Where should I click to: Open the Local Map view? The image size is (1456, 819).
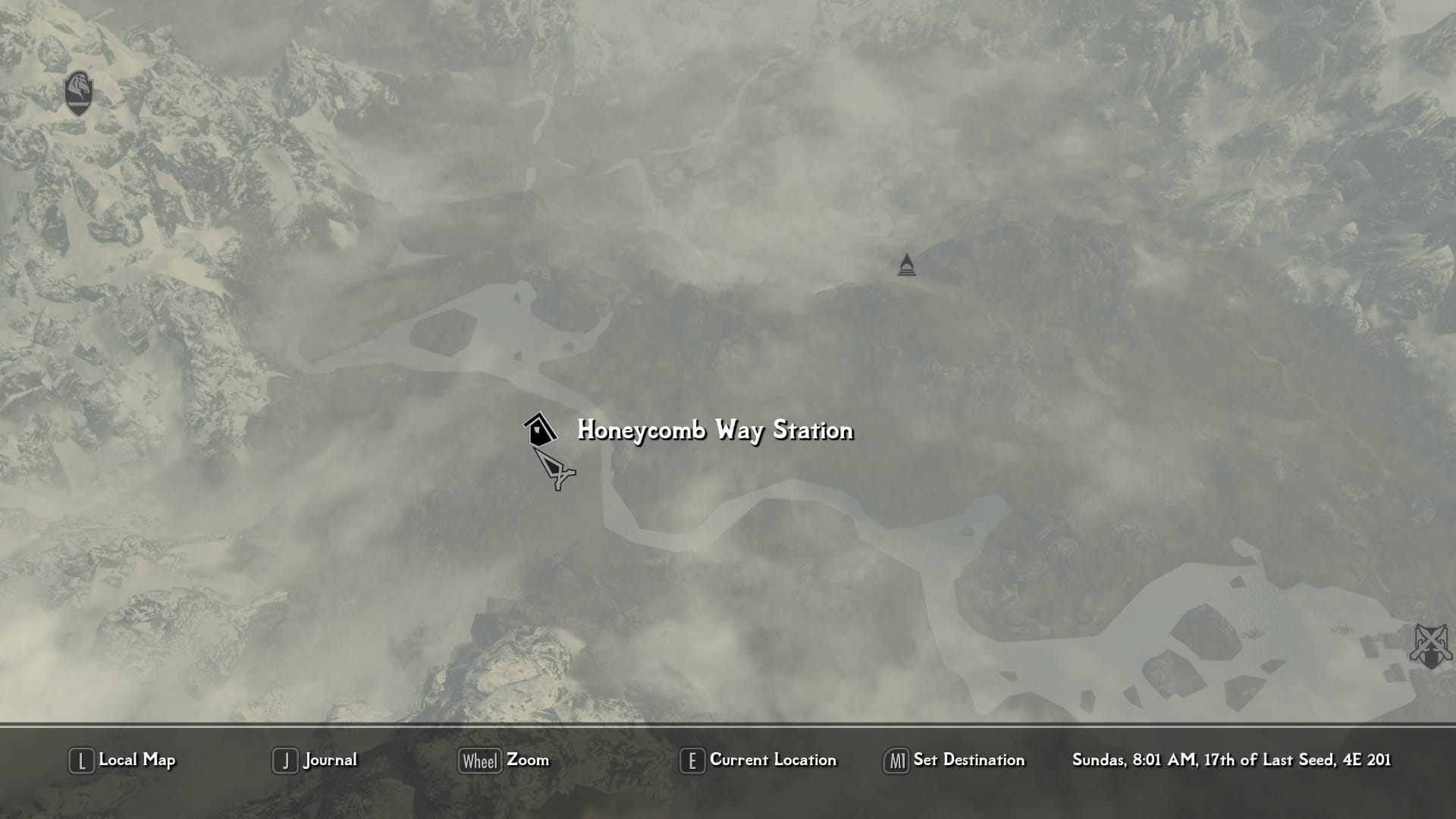(x=122, y=760)
